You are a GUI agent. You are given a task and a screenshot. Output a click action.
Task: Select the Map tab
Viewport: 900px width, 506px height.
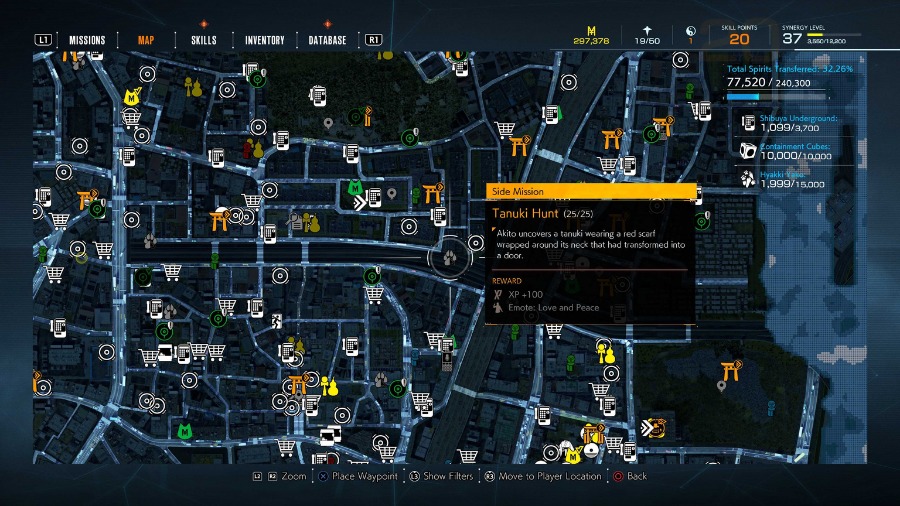[x=146, y=40]
